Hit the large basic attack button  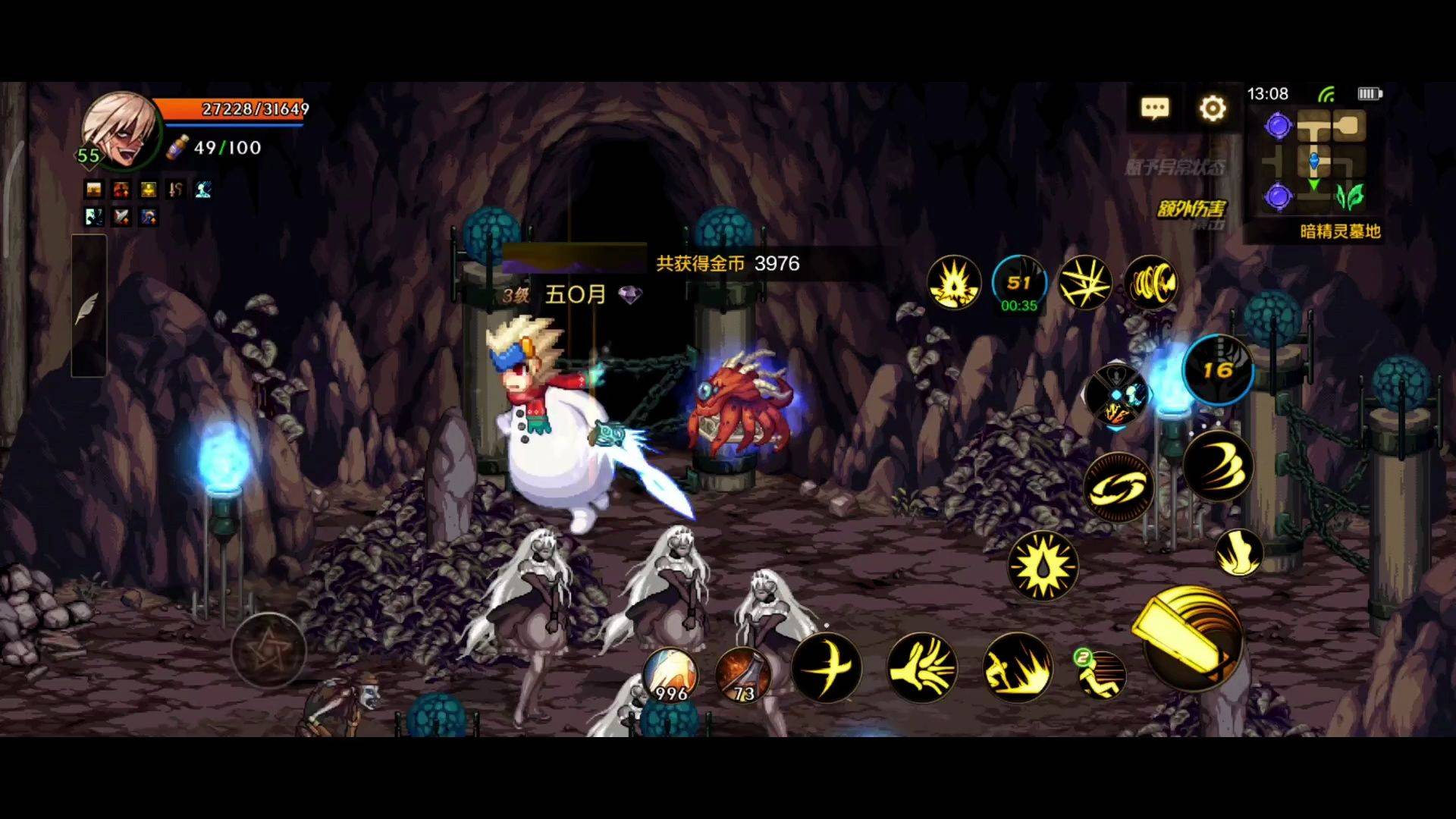(1191, 637)
